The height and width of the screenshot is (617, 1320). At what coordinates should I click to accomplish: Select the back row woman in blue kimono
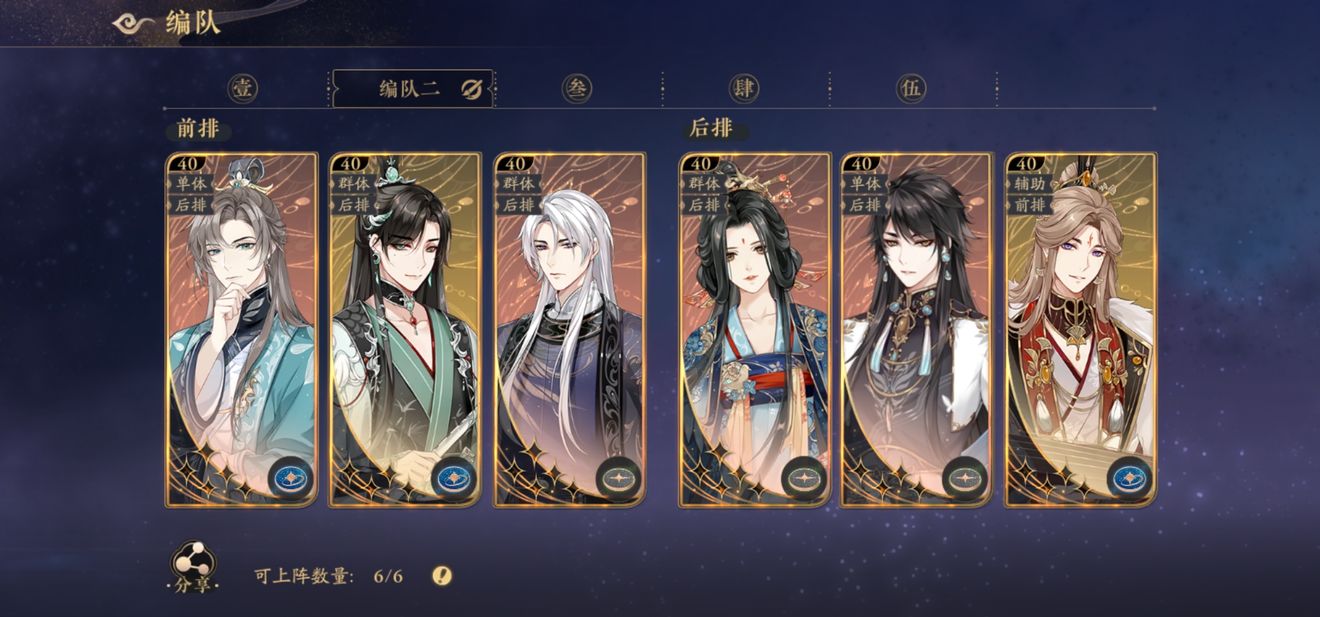pos(755,329)
